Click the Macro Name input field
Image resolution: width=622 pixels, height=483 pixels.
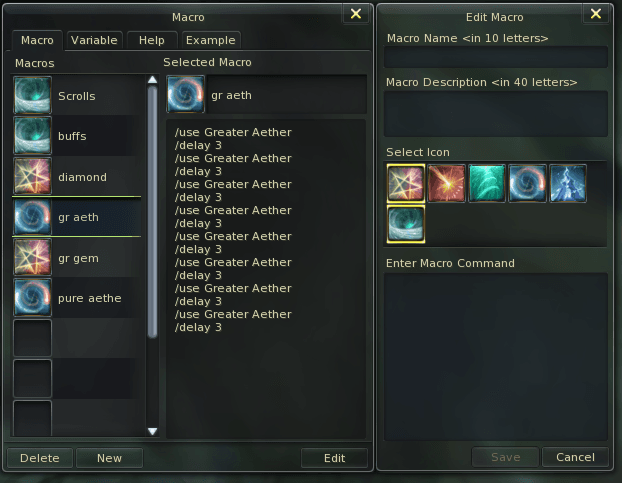pyautogui.click(x=496, y=56)
